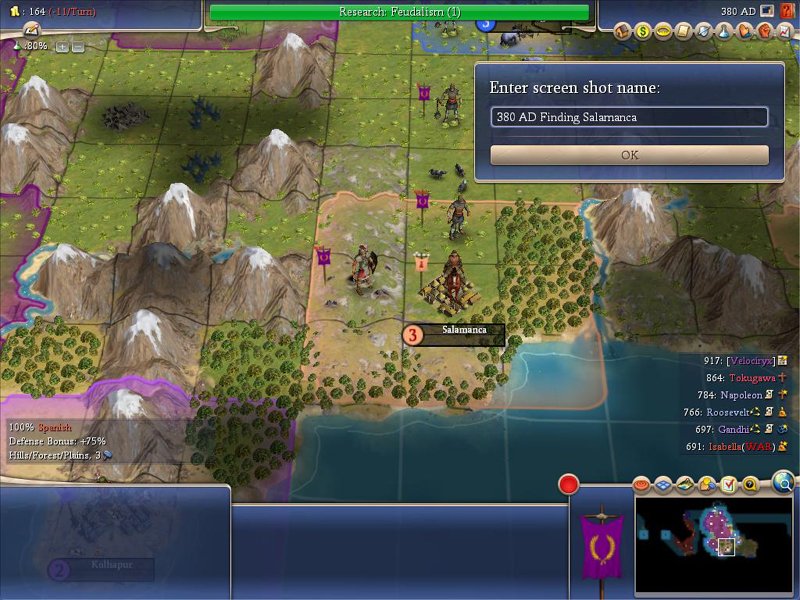Image resolution: width=800 pixels, height=600 pixels.
Task: Open the main menu icon beside the date
Action: (767, 11)
